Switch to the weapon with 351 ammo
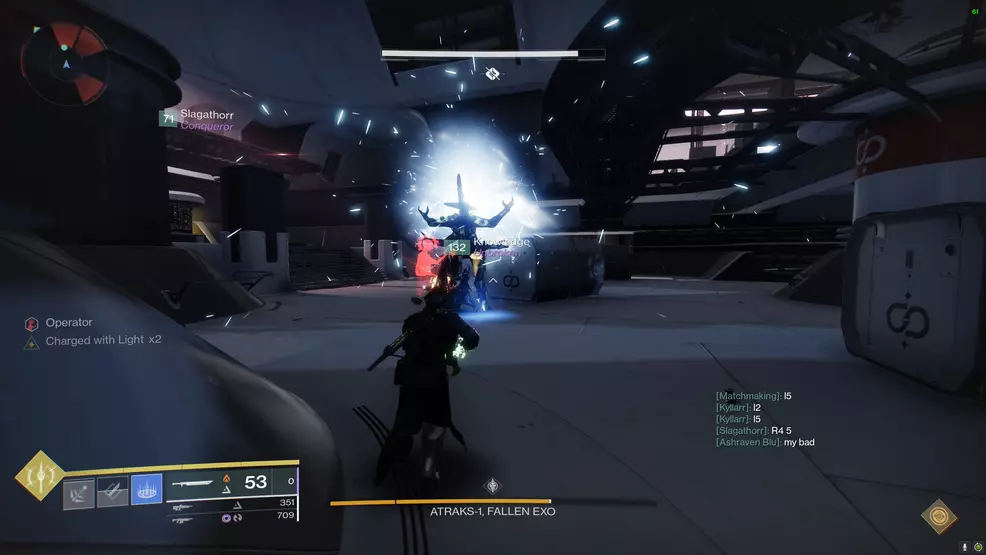 184,504
